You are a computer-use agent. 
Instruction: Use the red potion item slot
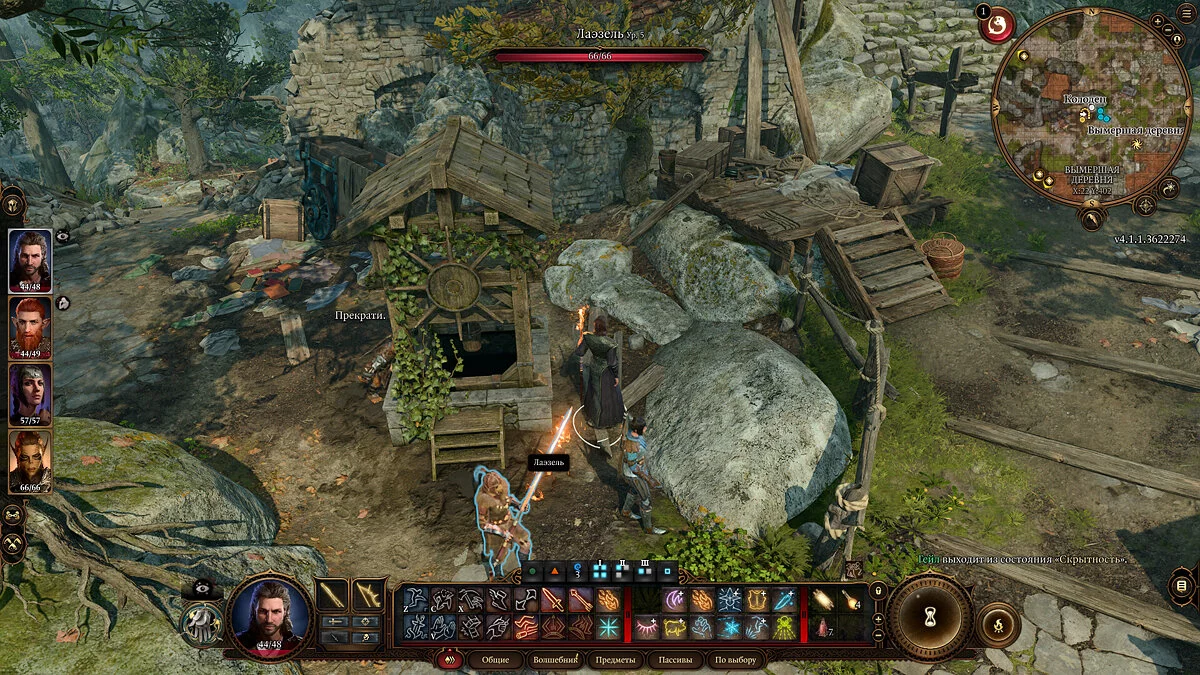pyautogui.click(x=823, y=627)
